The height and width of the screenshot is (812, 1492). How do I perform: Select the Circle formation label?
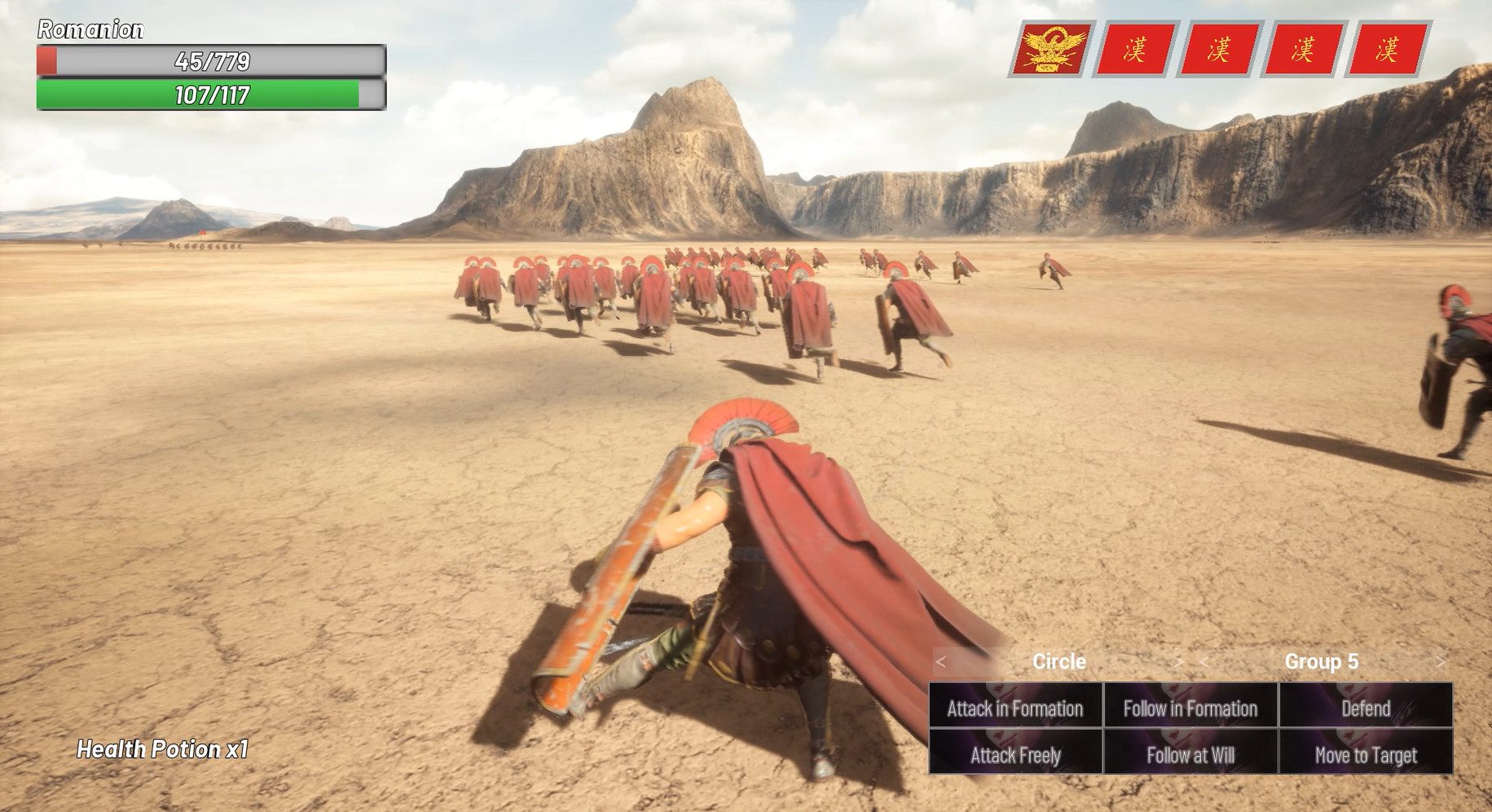click(1059, 661)
